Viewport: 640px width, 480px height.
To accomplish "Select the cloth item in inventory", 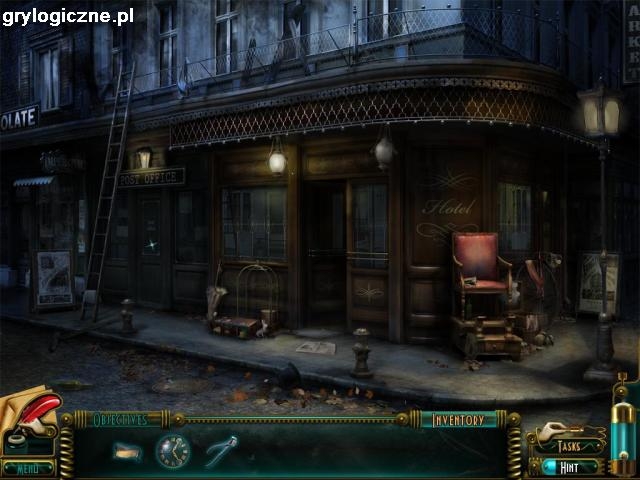I will 127,451.
